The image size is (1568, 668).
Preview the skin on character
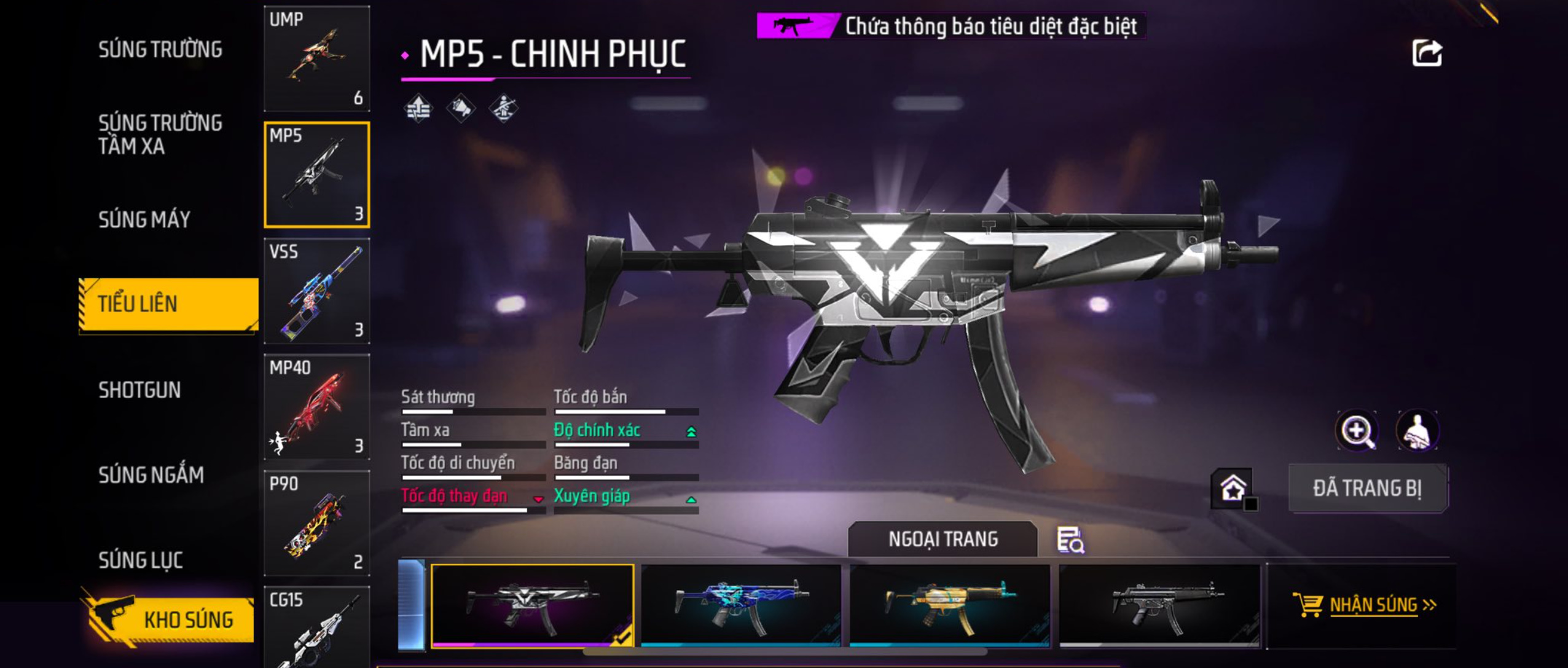click(1417, 430)
